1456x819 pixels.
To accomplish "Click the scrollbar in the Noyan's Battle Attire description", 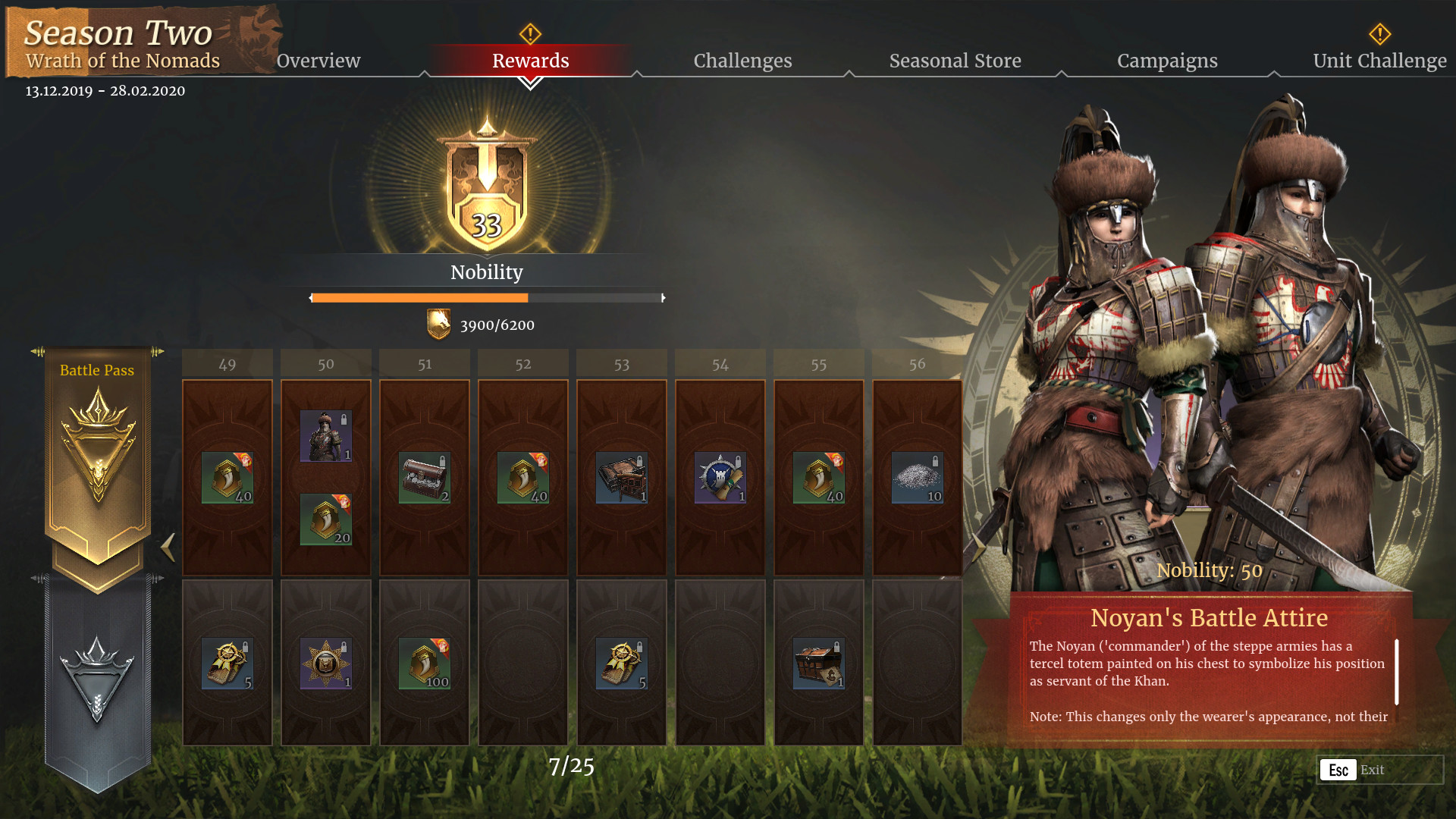I will 1395,671.
